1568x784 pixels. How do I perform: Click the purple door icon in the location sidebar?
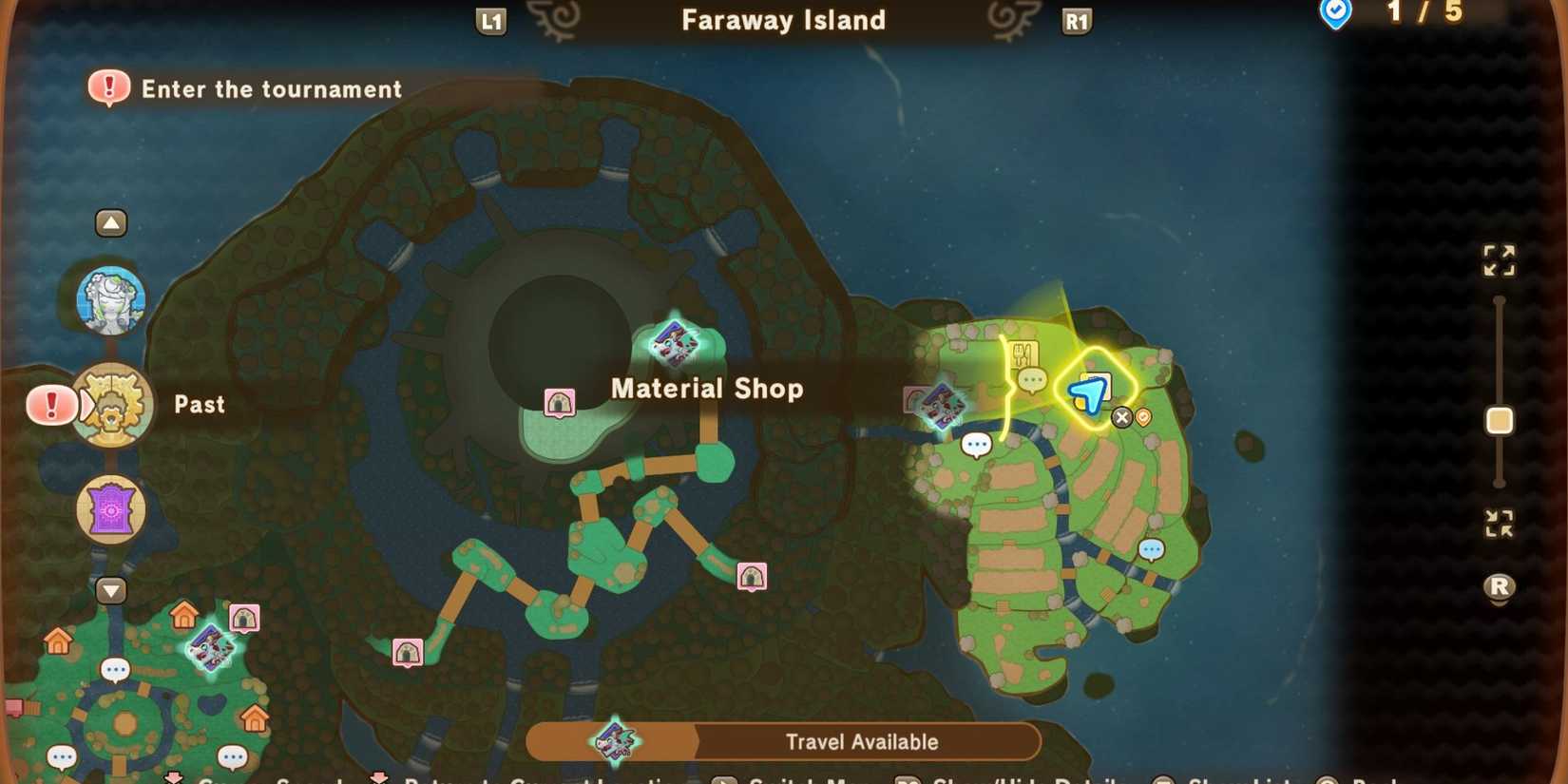click(x=111, y=509)
